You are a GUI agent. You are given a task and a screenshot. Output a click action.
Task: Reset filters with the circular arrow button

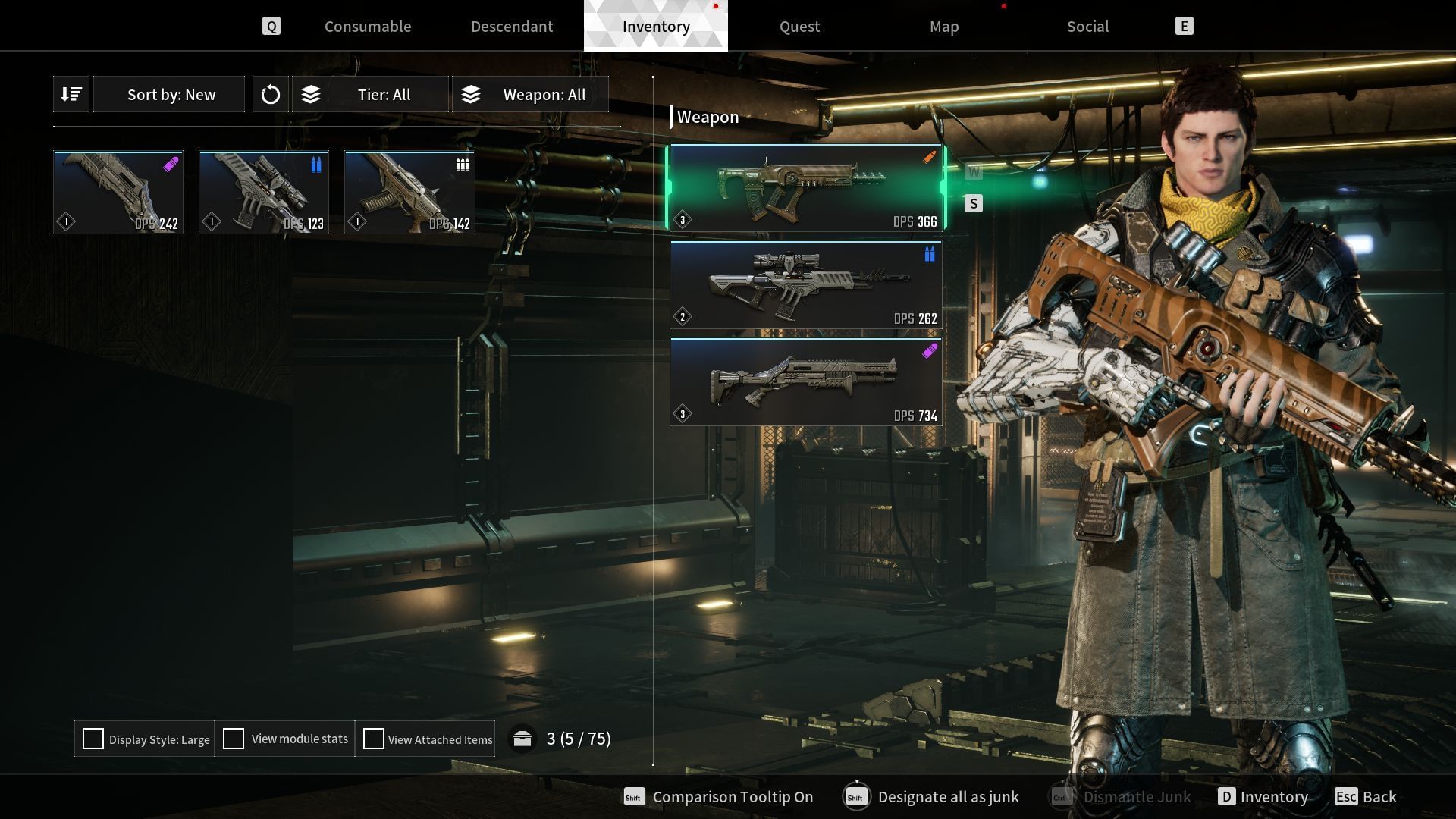(x=271, y=95)
